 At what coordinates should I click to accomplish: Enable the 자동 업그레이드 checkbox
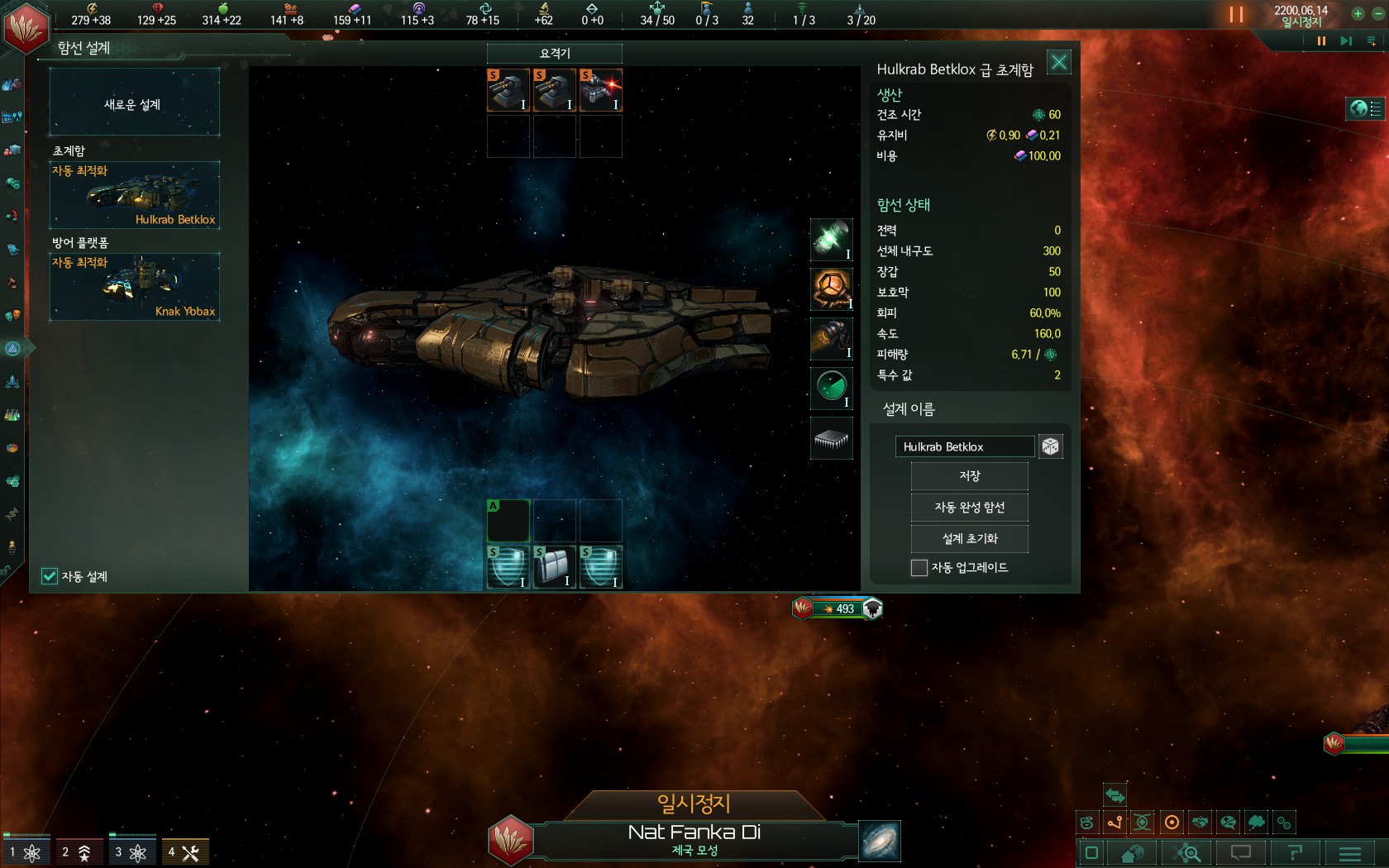point(919,568)
